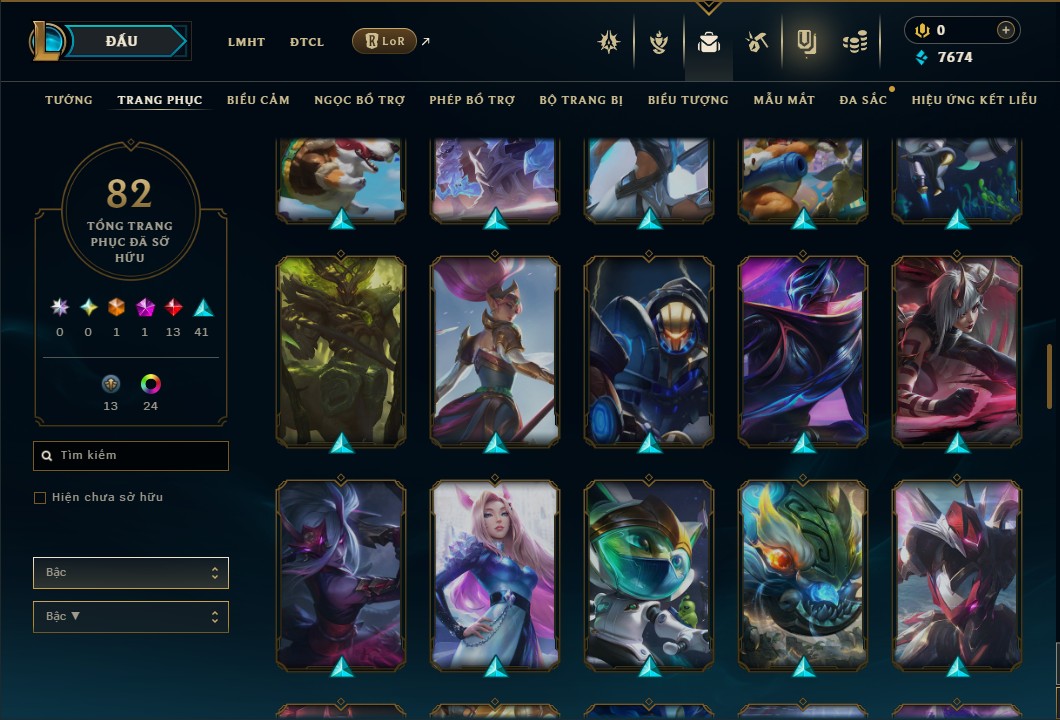Viewport: 1060px width, 720px height.
Task: Switch to PHÉP BỔ TRỢ tab
Action: (472, 100)
